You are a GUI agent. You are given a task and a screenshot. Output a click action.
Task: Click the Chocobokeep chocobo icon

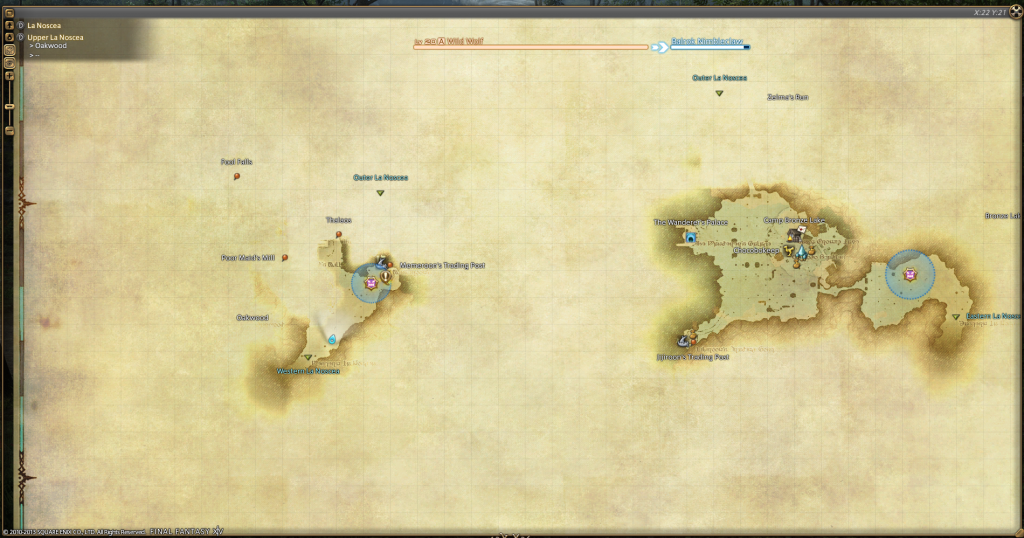click(x=788, y=251)
